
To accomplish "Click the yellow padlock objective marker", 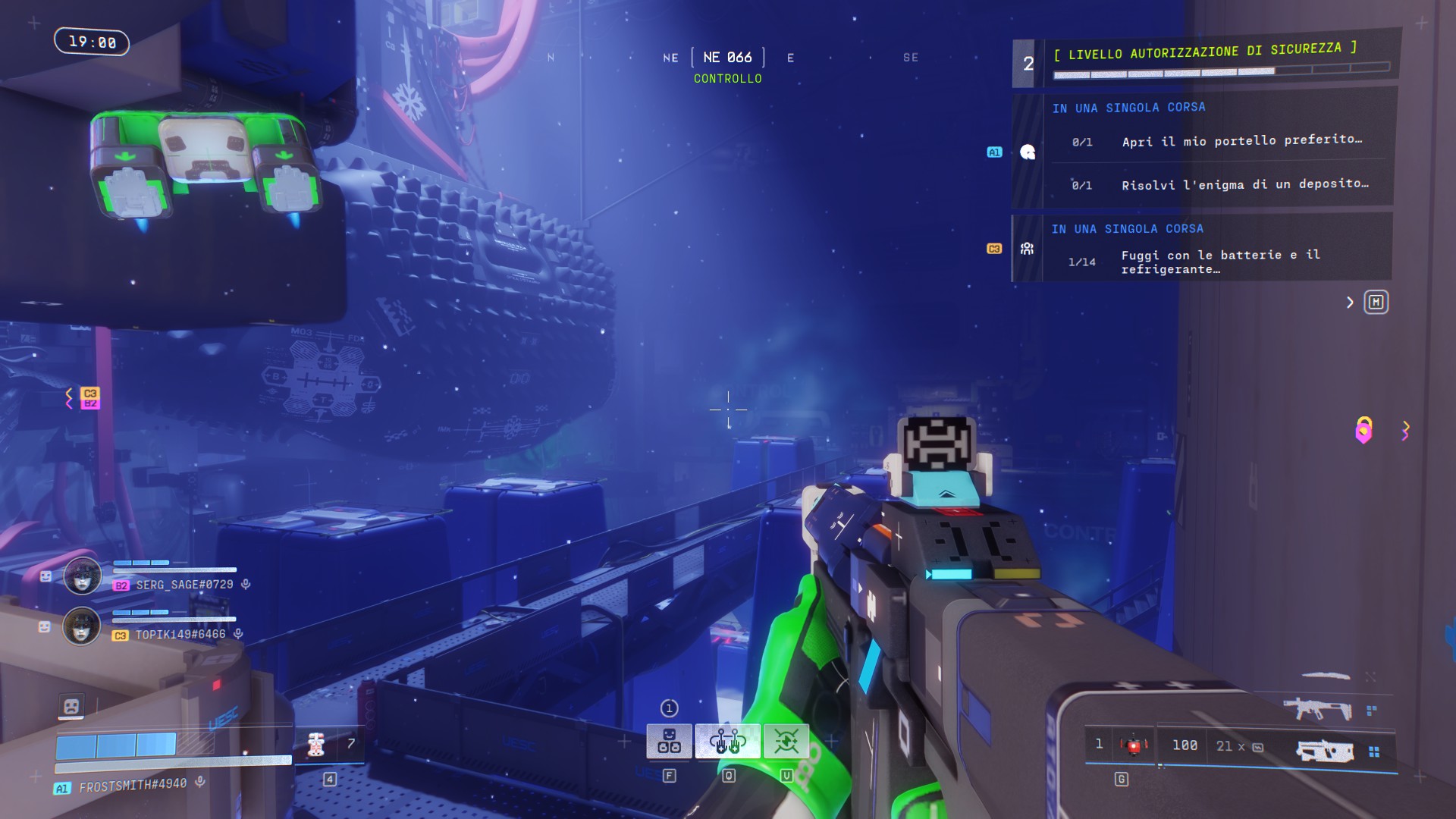I will [1363, 430].
